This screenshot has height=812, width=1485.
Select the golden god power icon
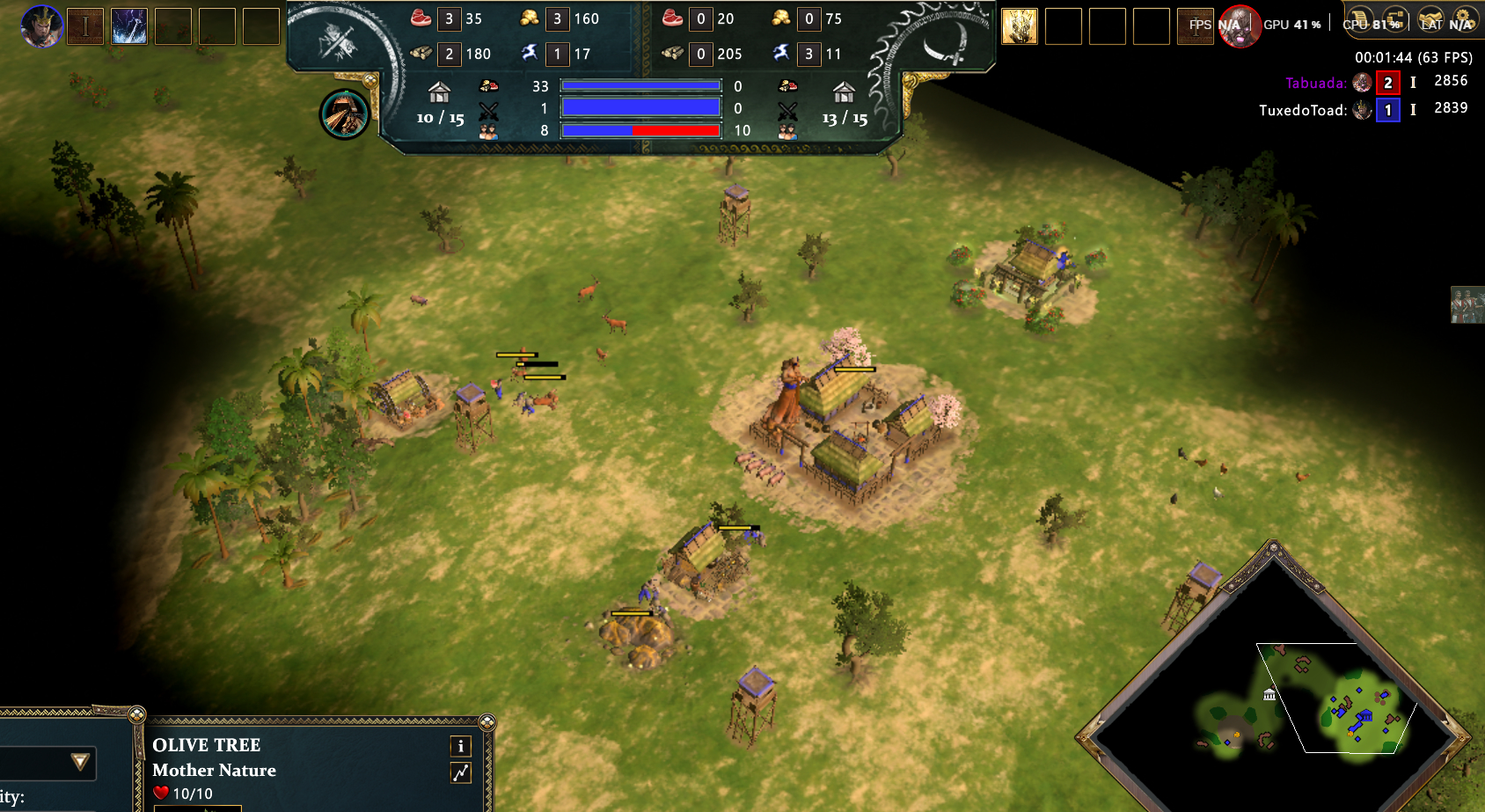click(1020, 26)
